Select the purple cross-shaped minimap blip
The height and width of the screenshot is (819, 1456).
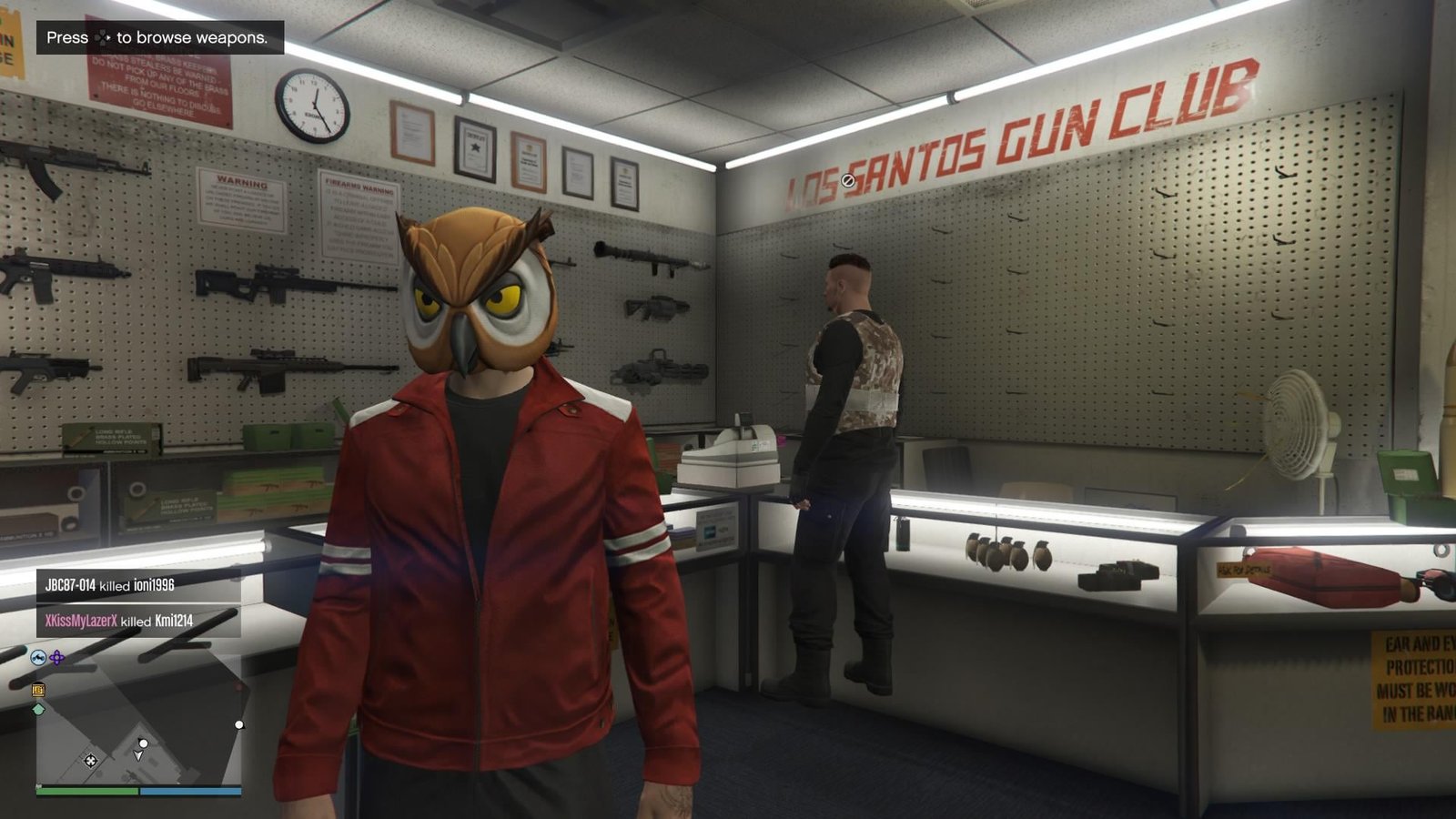[57, 657]
